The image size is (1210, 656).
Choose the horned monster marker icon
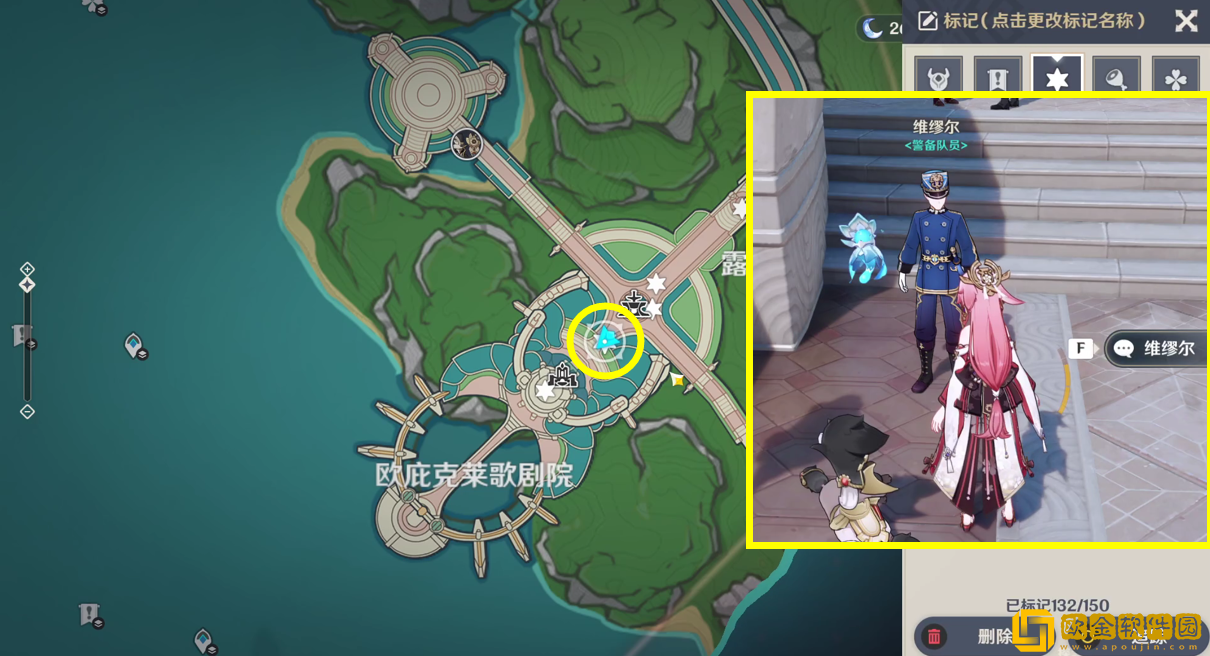point(938,76)
